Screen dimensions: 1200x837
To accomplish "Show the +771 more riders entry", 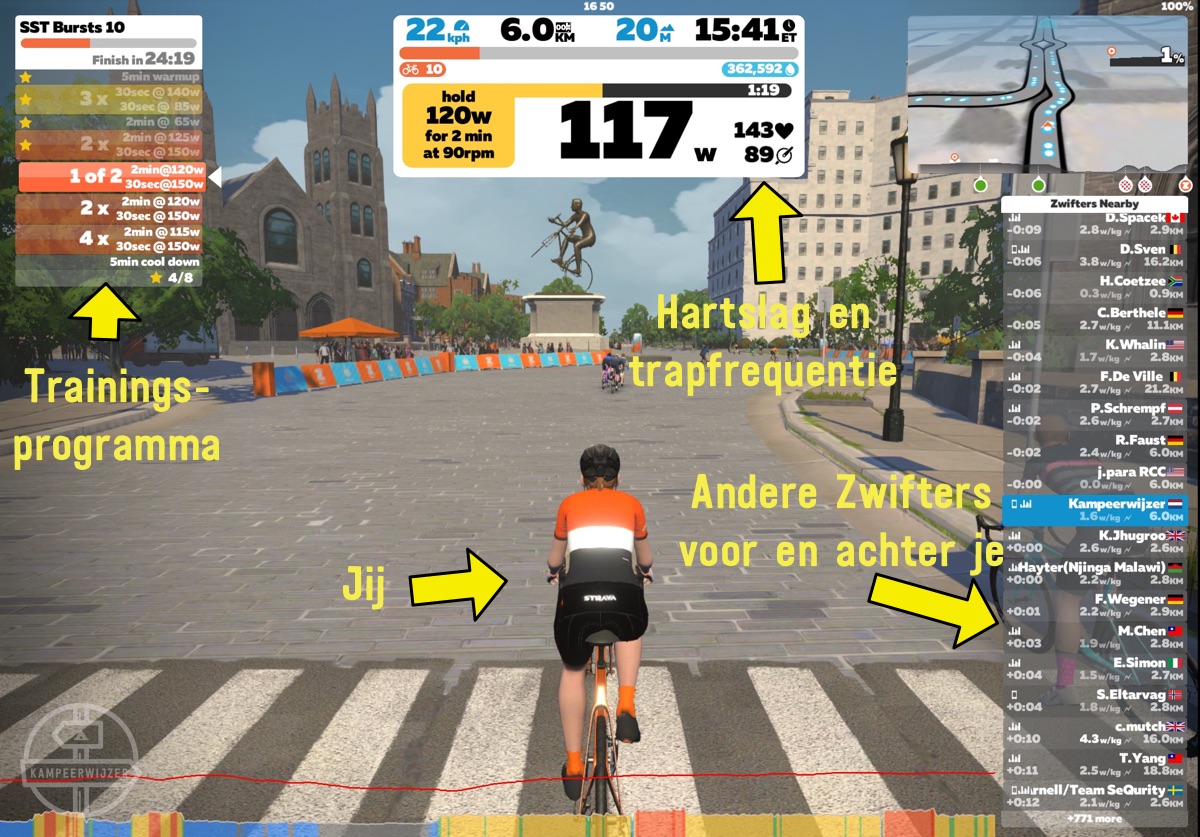I will 1094,818.
